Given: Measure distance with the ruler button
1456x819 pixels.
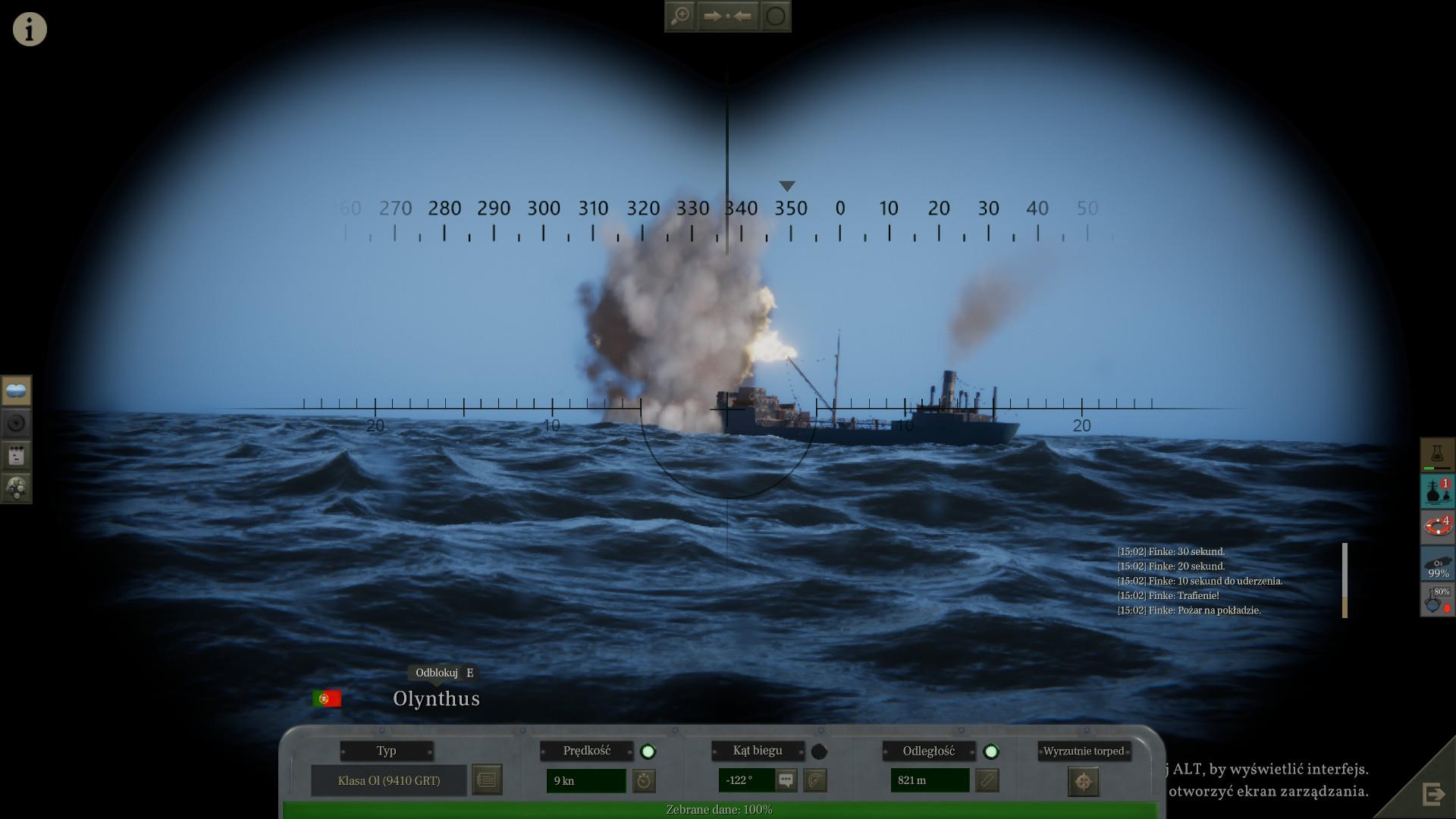Looking at the screenshot, I should 987,780.
